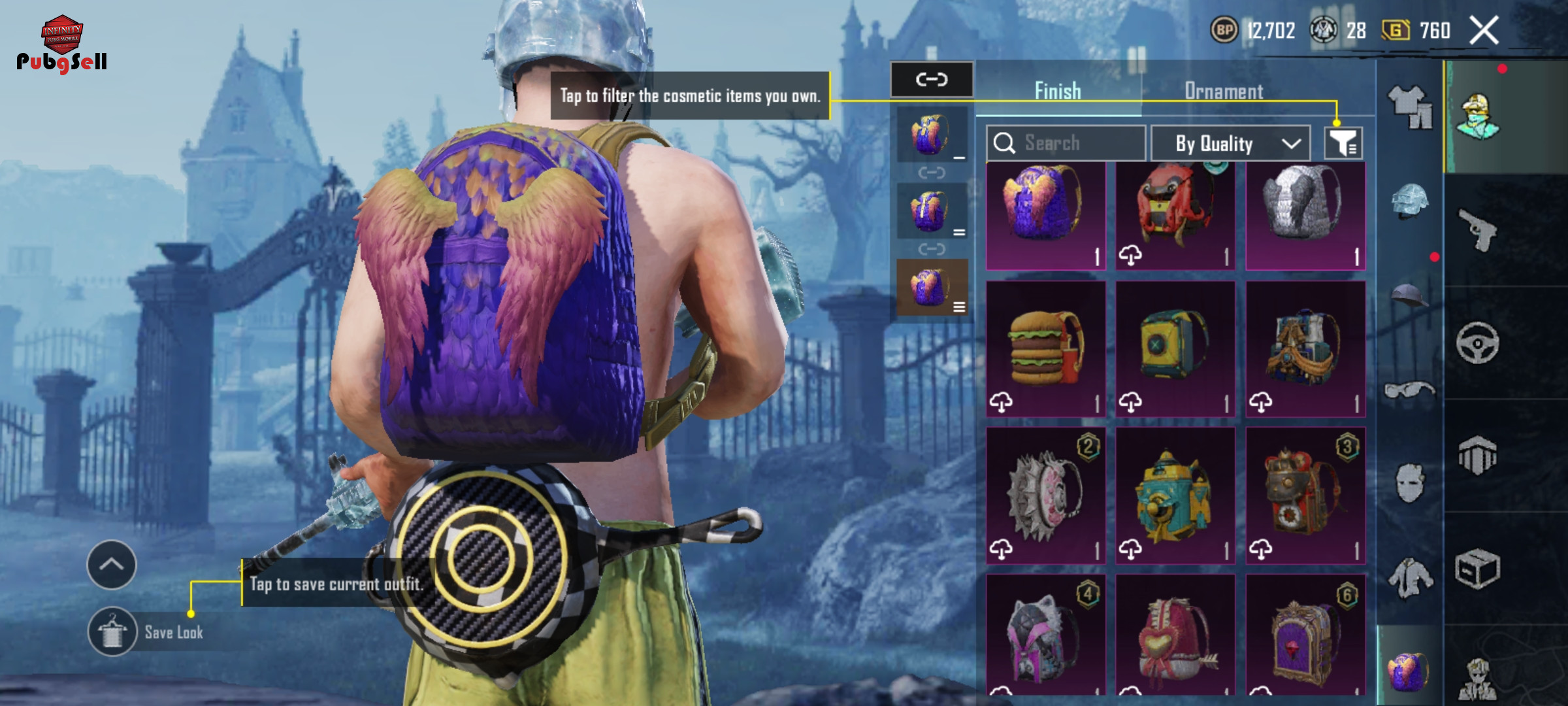Pick the silver winged backpack skin
This screenshot has height=706, width=1568.
coord(1305,216)
